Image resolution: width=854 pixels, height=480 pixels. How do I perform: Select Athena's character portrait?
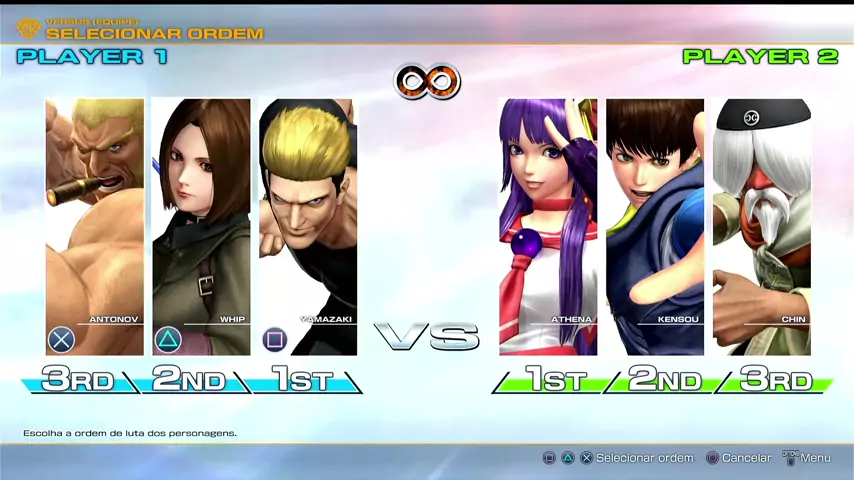[548, 227]
